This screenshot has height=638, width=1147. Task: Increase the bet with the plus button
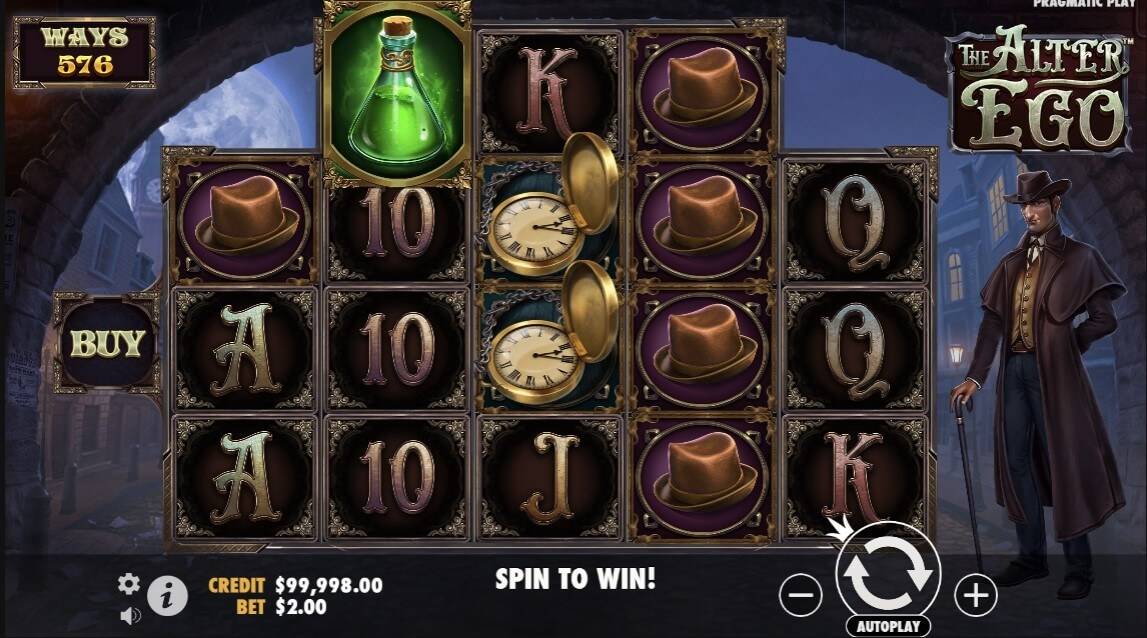pyautogui.click(x=975, y=596)
